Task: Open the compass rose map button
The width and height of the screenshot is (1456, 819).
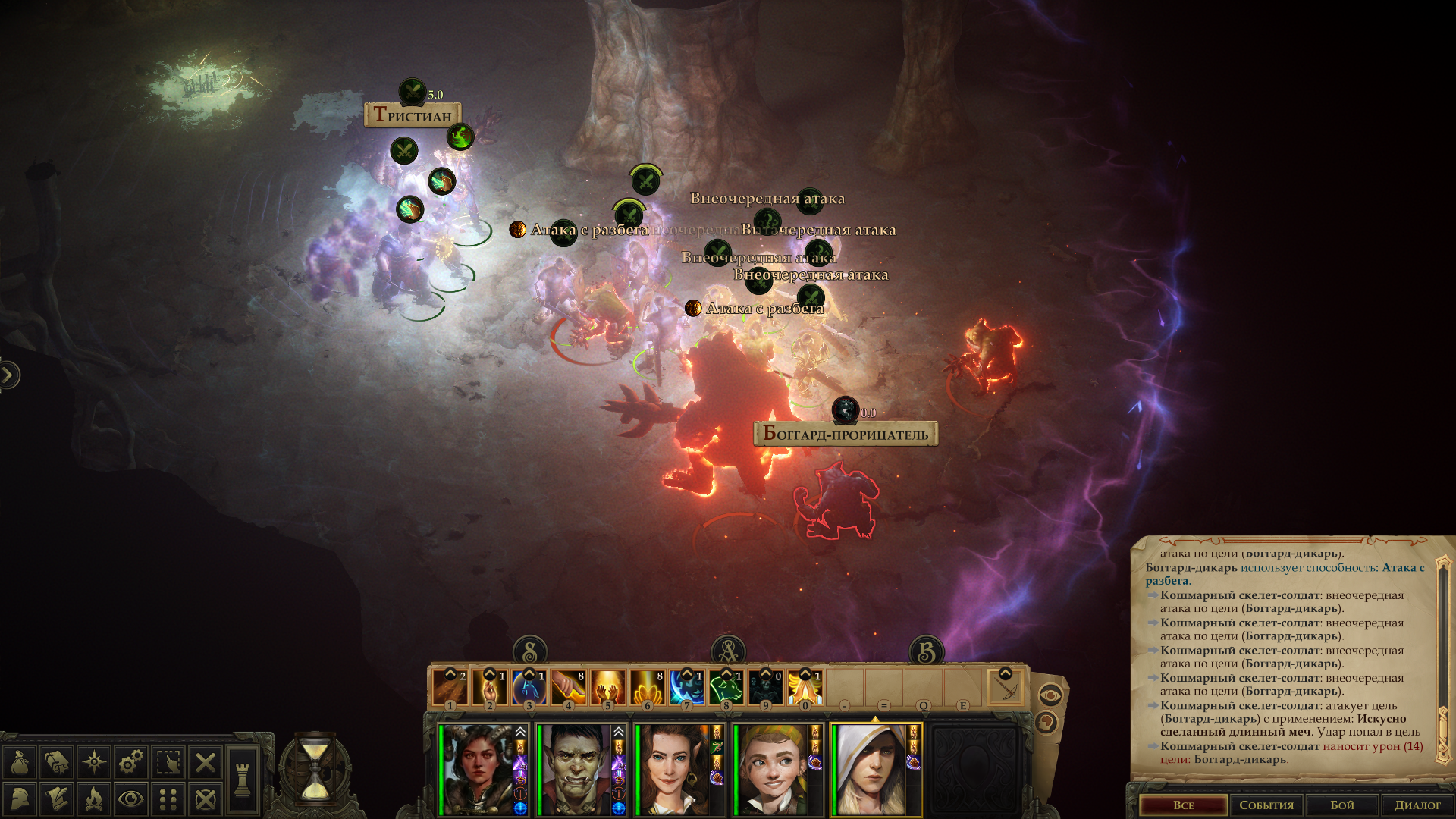Action: (94, 762)
